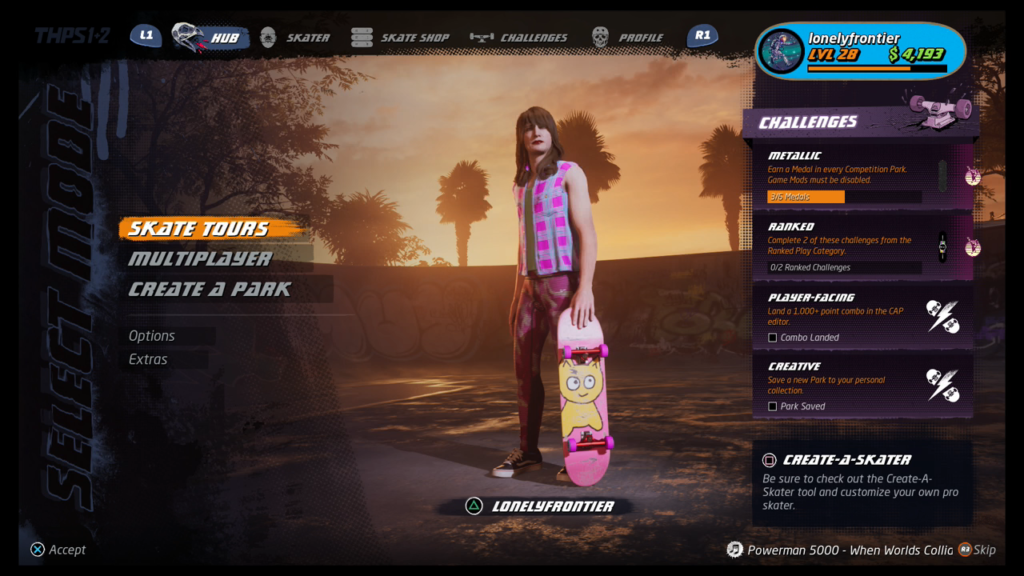Open the Profile tab

click(x=627, y=38)
